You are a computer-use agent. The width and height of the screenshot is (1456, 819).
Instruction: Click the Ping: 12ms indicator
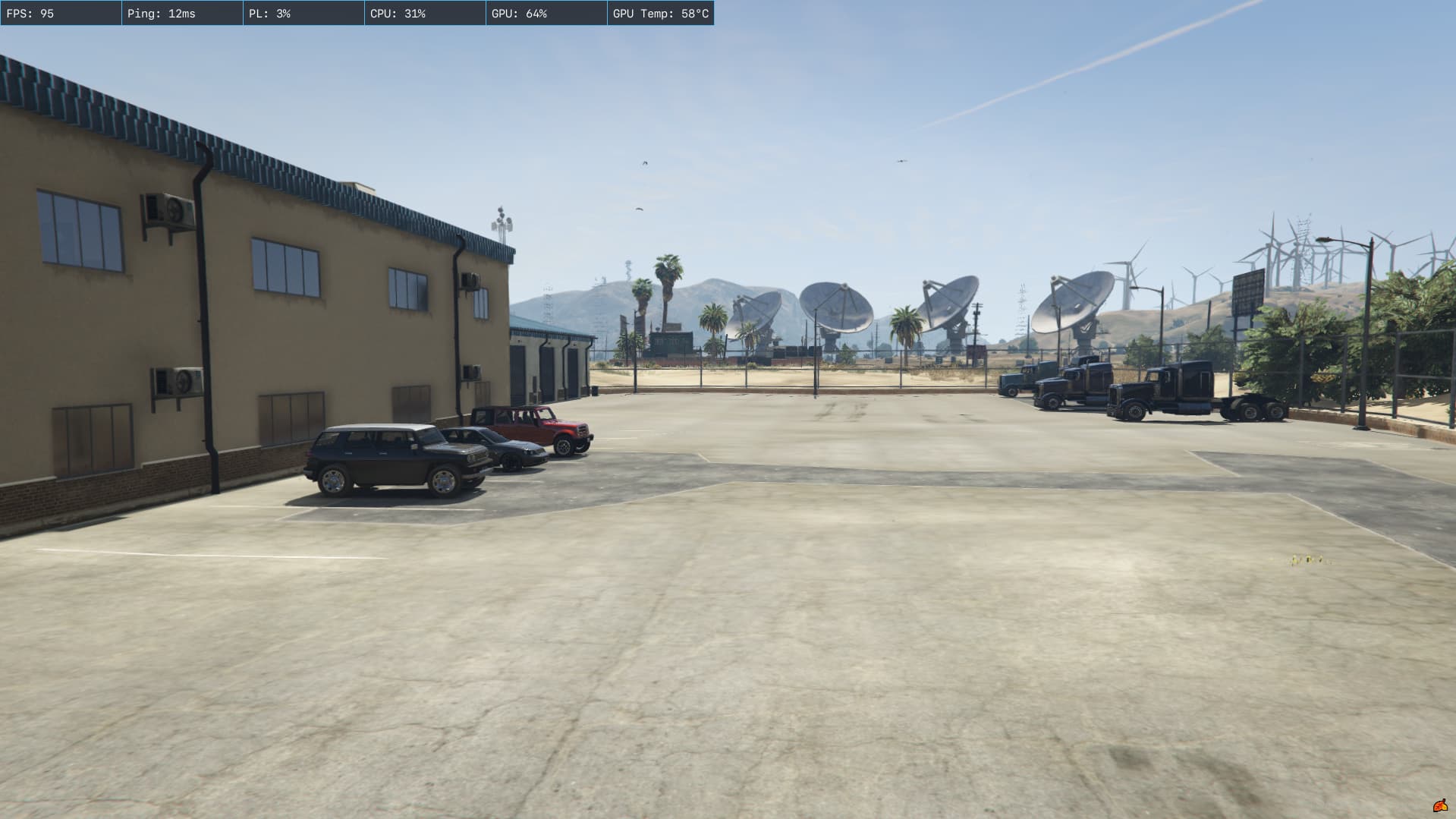click(x=182, y=12)
